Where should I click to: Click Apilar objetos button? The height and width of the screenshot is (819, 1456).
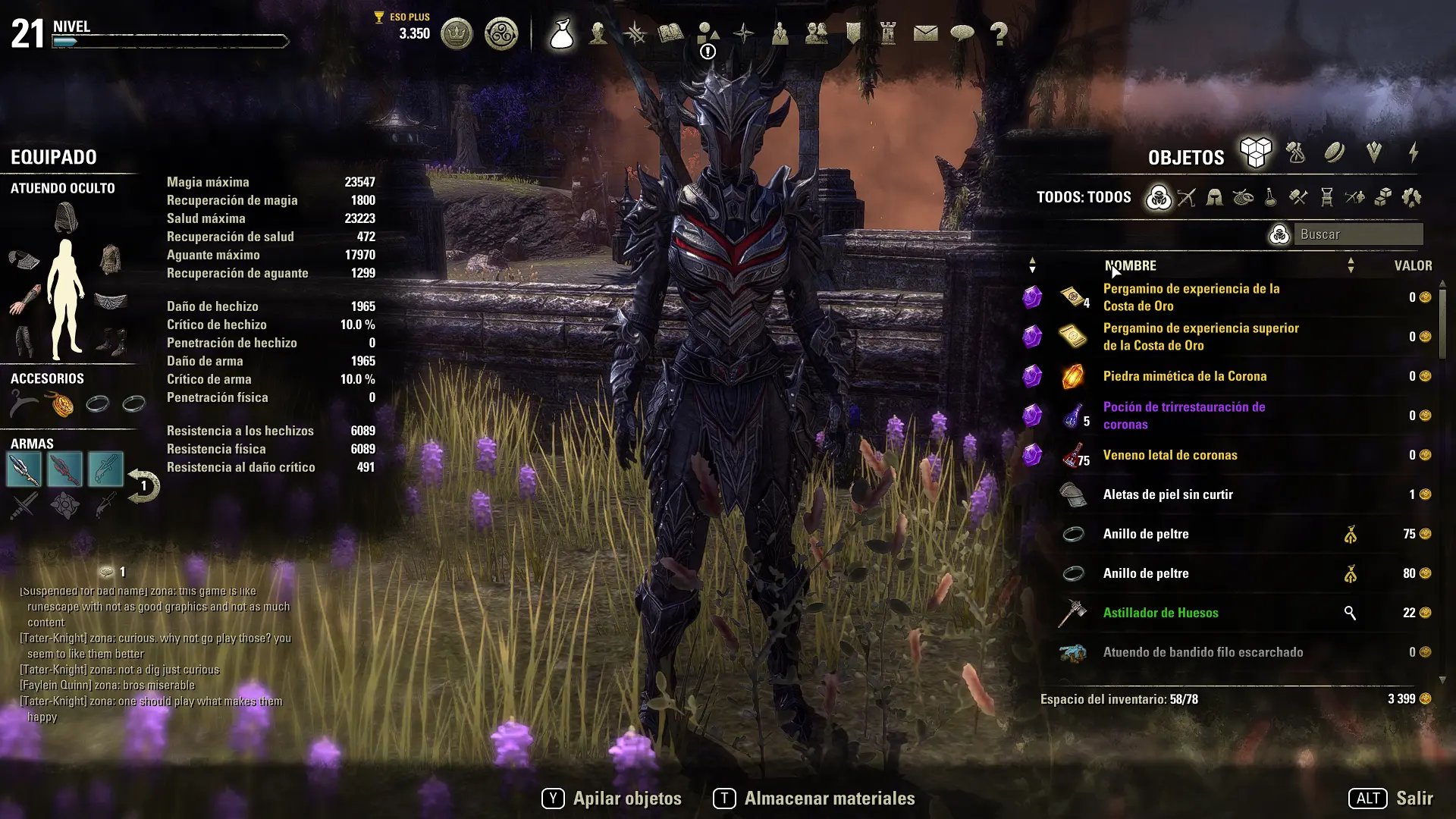coord(612,799)
